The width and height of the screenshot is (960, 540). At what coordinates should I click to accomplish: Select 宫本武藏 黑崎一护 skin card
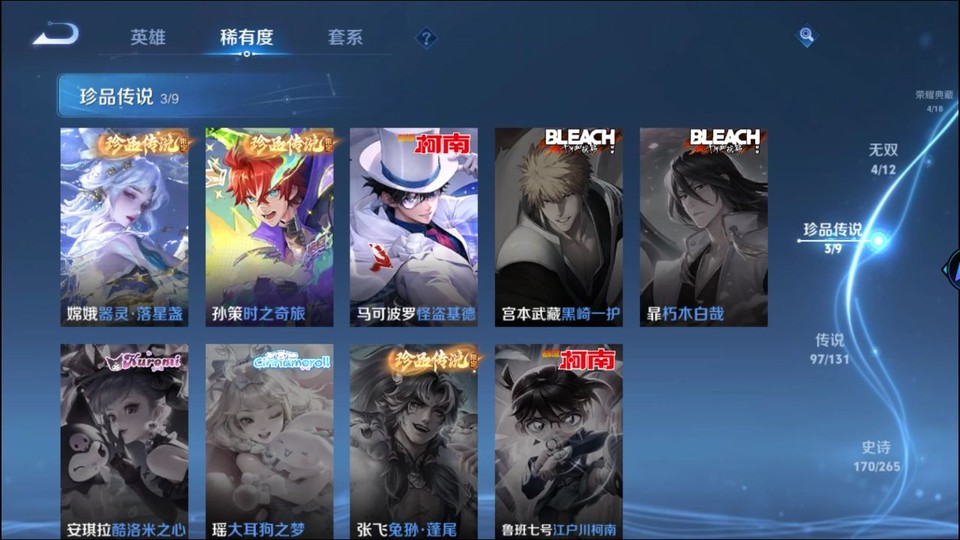(558, 226)
